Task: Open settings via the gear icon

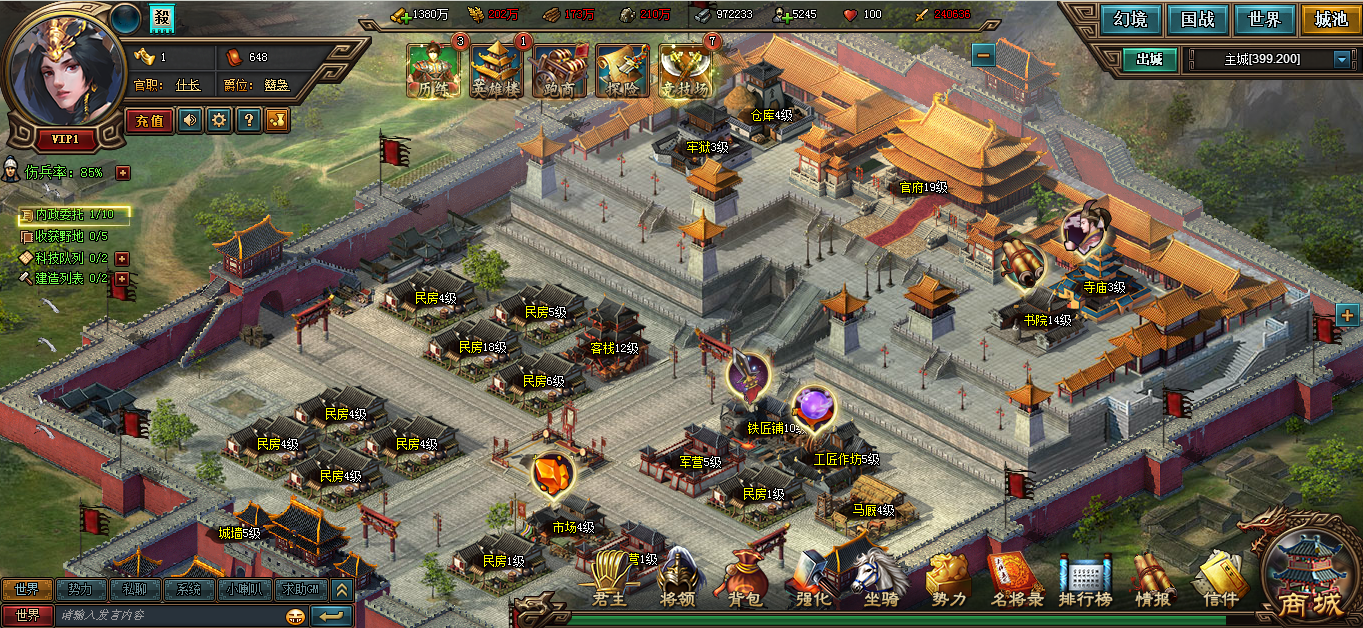Action: tap(218, 121)
